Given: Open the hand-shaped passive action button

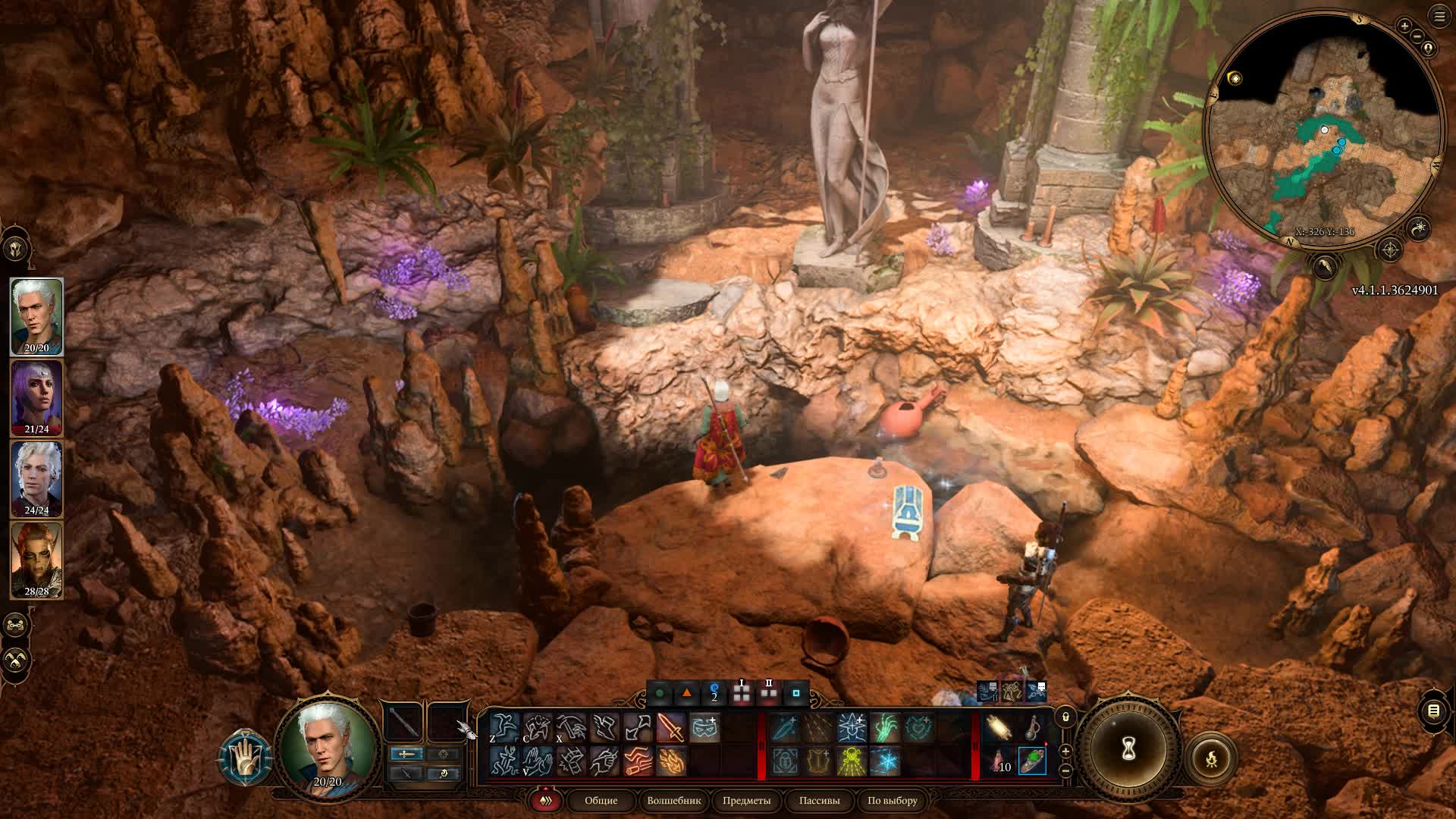Looking at the screenshot, I should [x=246, y=758].
